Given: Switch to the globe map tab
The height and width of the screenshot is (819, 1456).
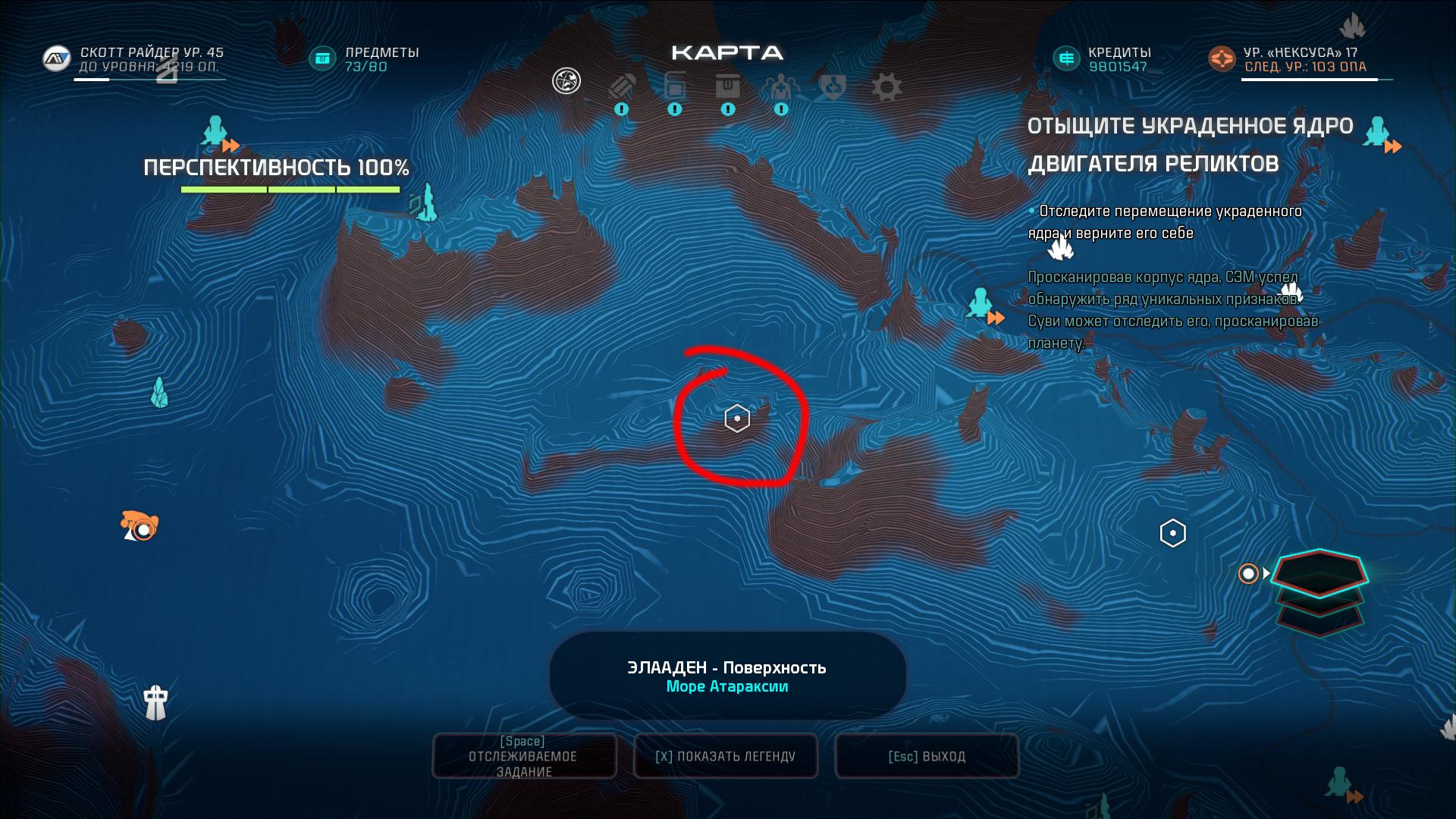Looking at the screenshot, I should 566,80.
